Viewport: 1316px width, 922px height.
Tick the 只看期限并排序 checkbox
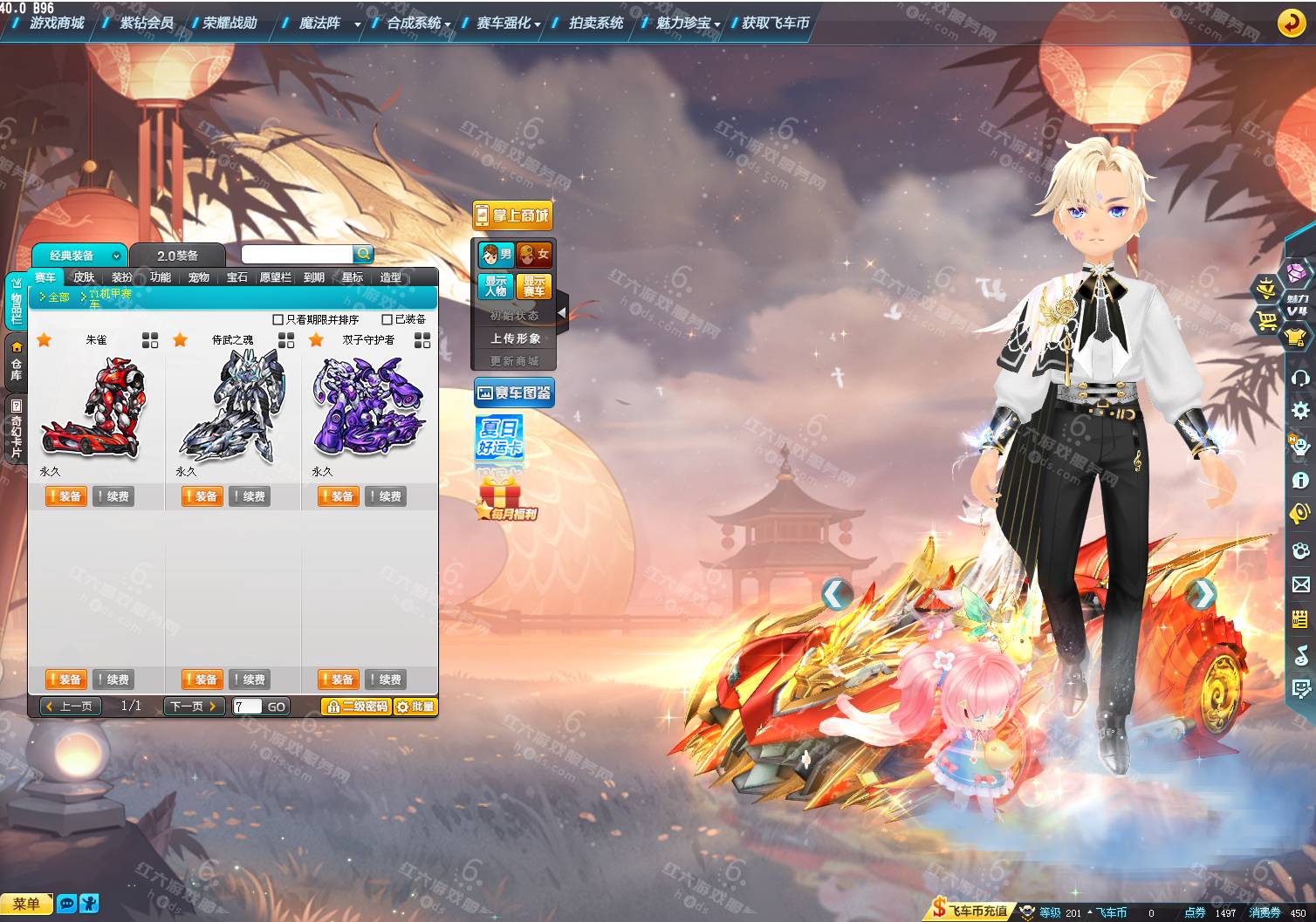click(x=278, y=320)
